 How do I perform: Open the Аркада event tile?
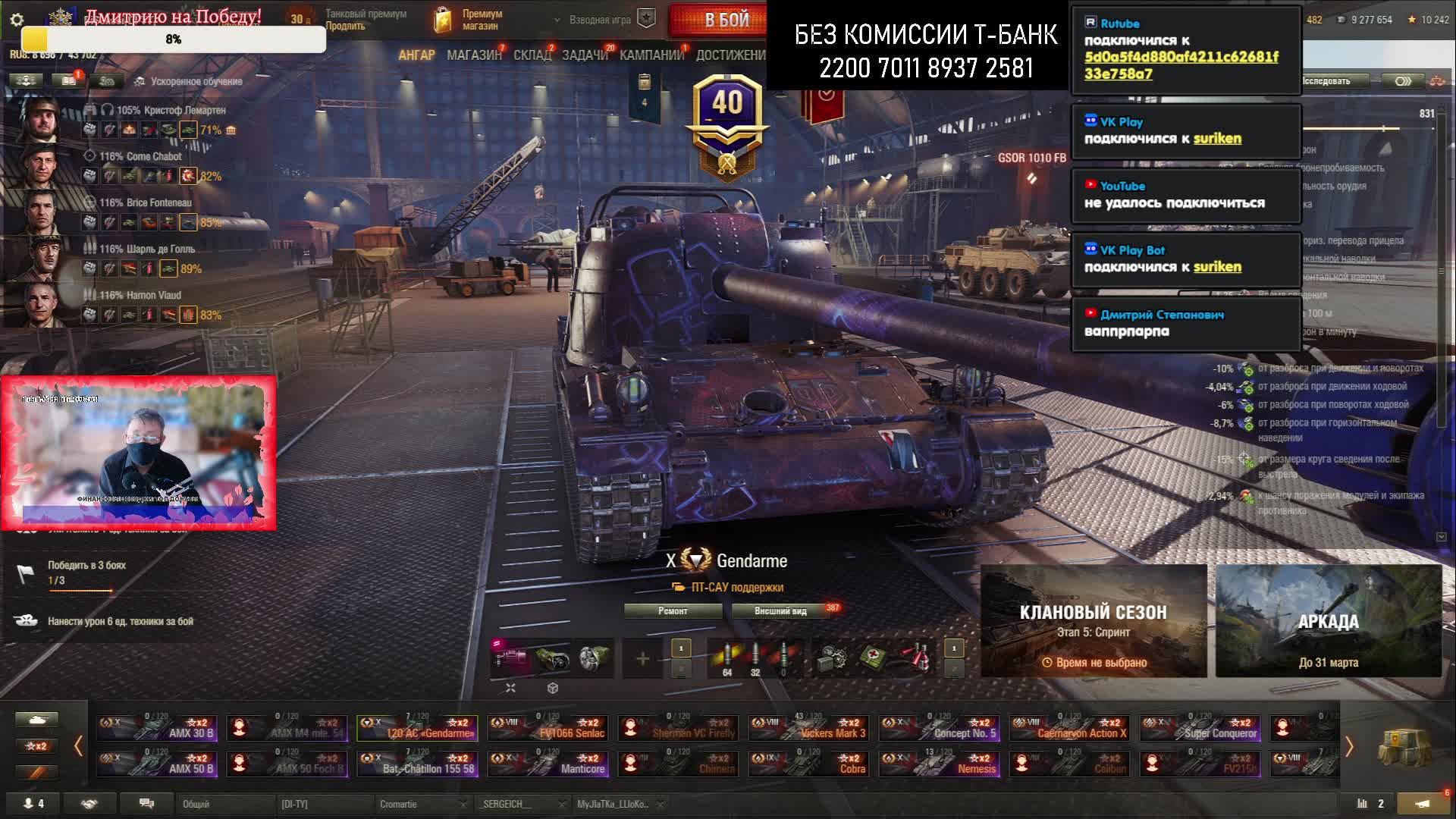click(1328, 620)
